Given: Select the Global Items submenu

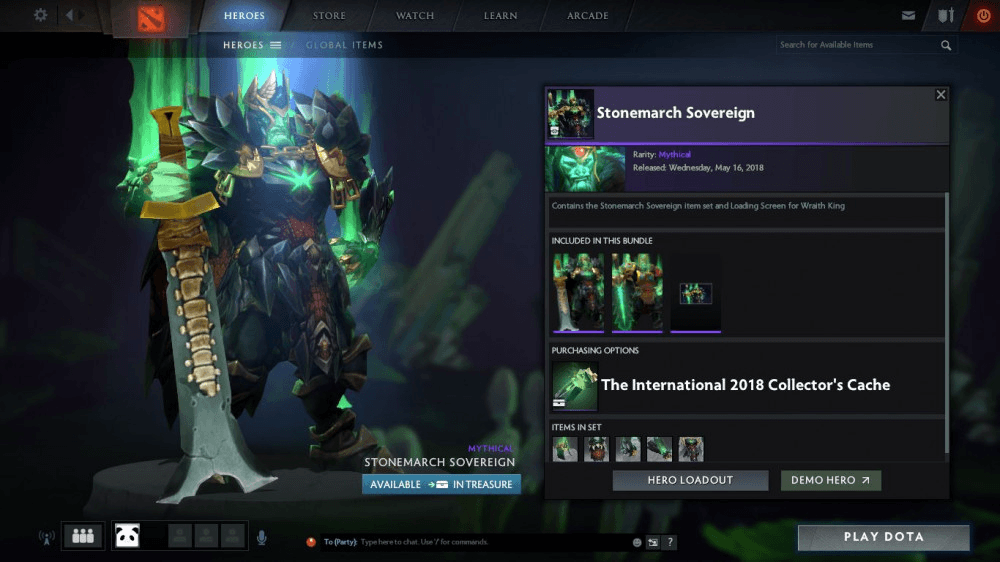Looking at the screenshot, I should point(344,45).
